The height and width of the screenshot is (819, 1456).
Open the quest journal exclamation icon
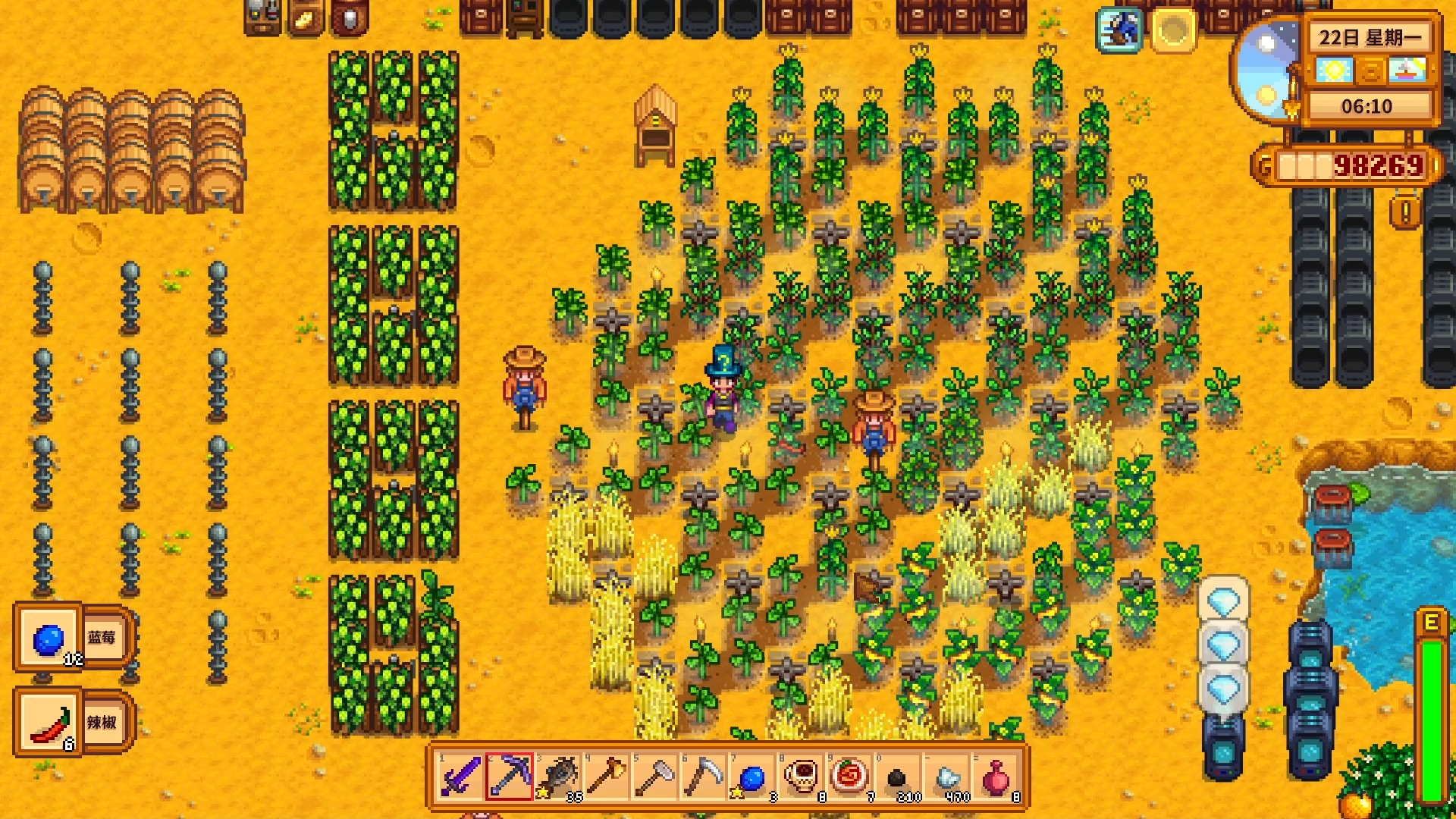(x=1405, y=213)
